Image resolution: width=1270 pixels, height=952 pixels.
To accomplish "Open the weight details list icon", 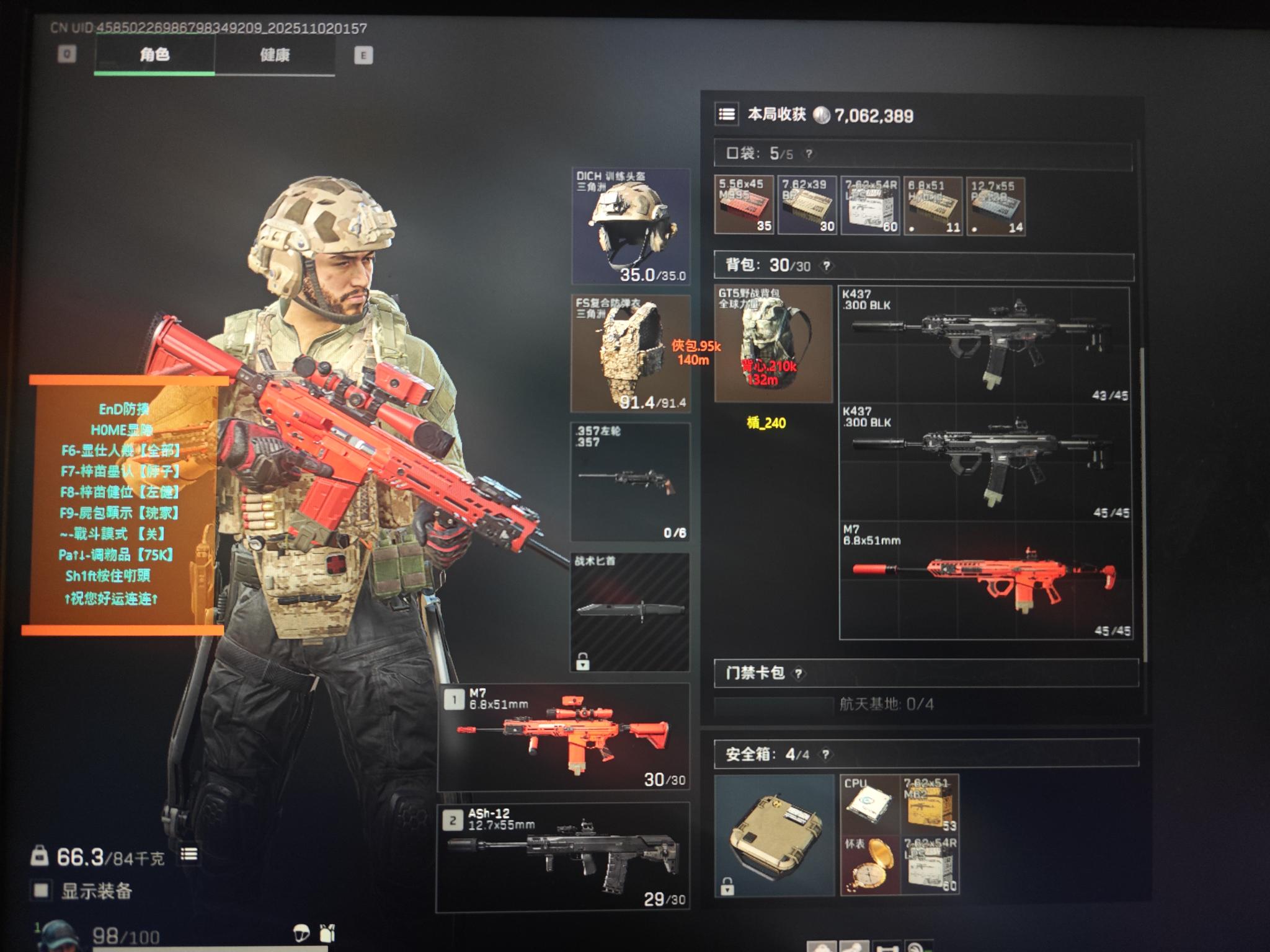I will point(189,855).
